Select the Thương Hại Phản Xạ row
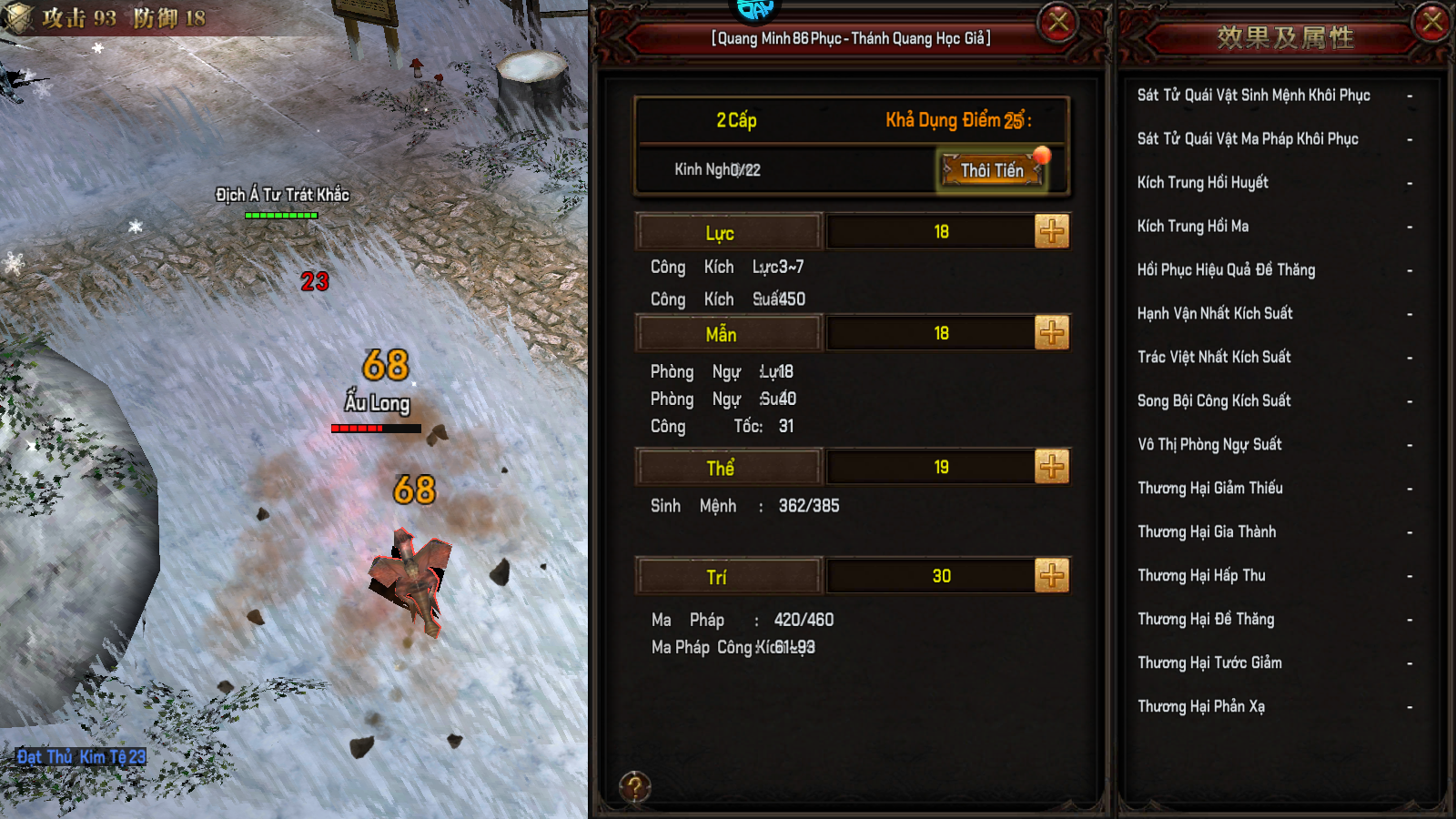Viewport: 1456px width, 819px height. (1274, 706)
